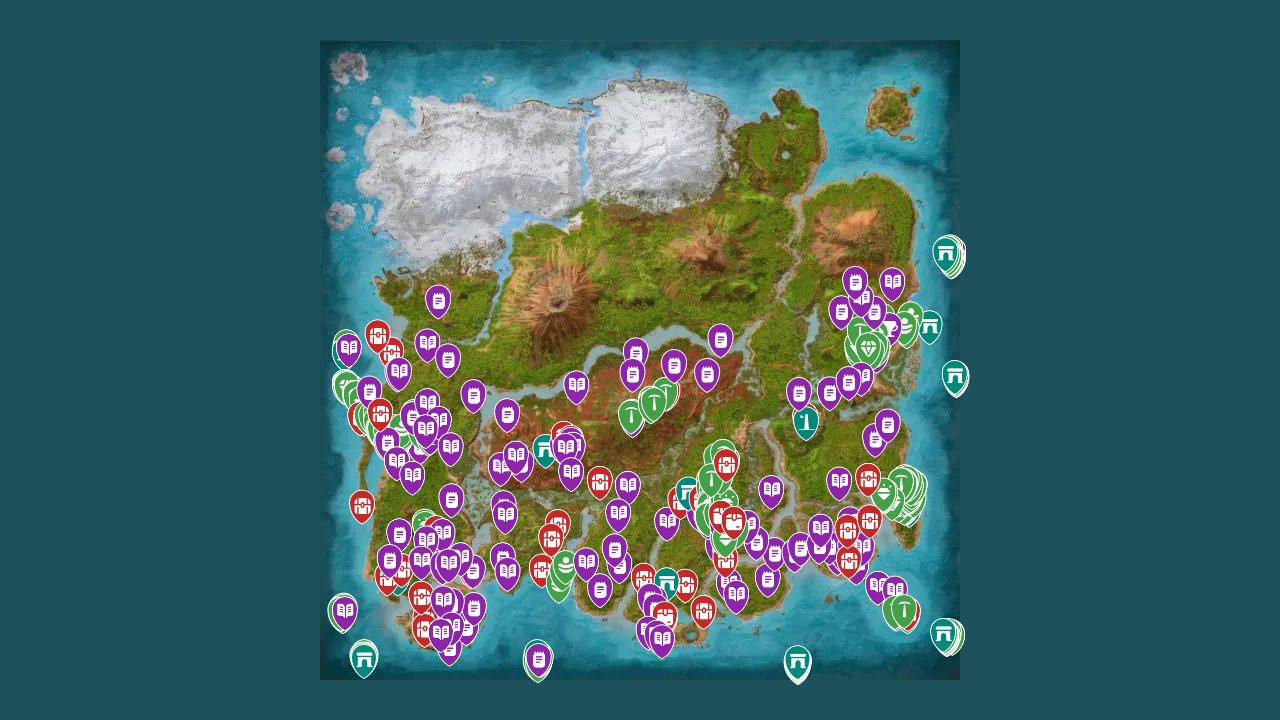The width and height of the screenshot is (1280, 720).
Task: Click the purple dossier notepad pin in the northeast cluster
Action: point(855,283)
